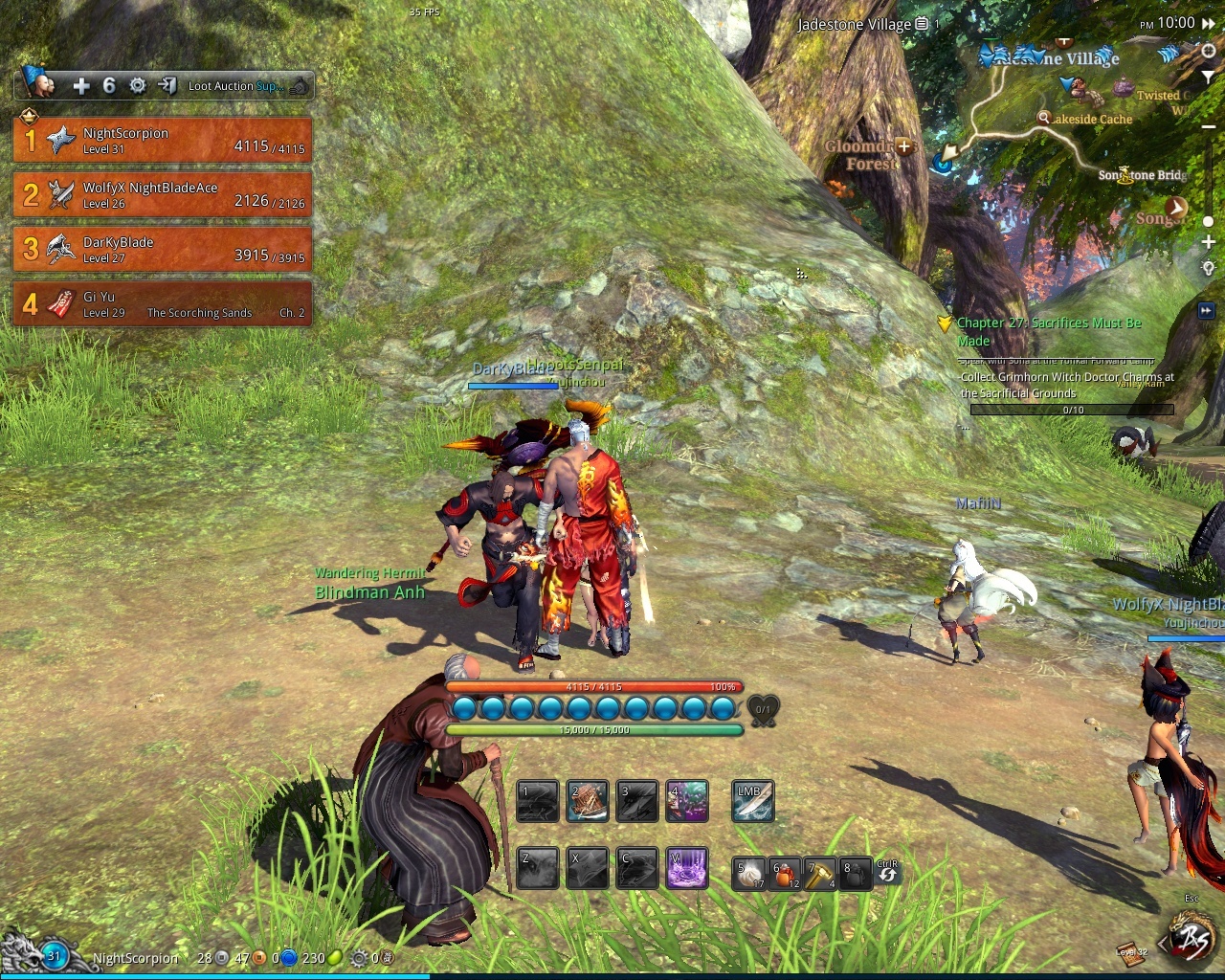Use the purple skill in slot 4
The width and height of the screenshot is (1225, 980).
click(687, 802)
